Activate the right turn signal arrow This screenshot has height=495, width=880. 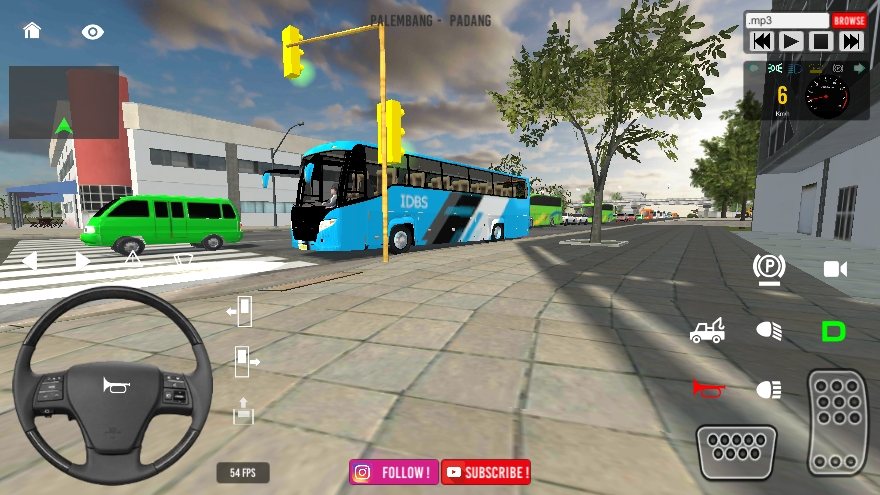(x=83, y=261)
